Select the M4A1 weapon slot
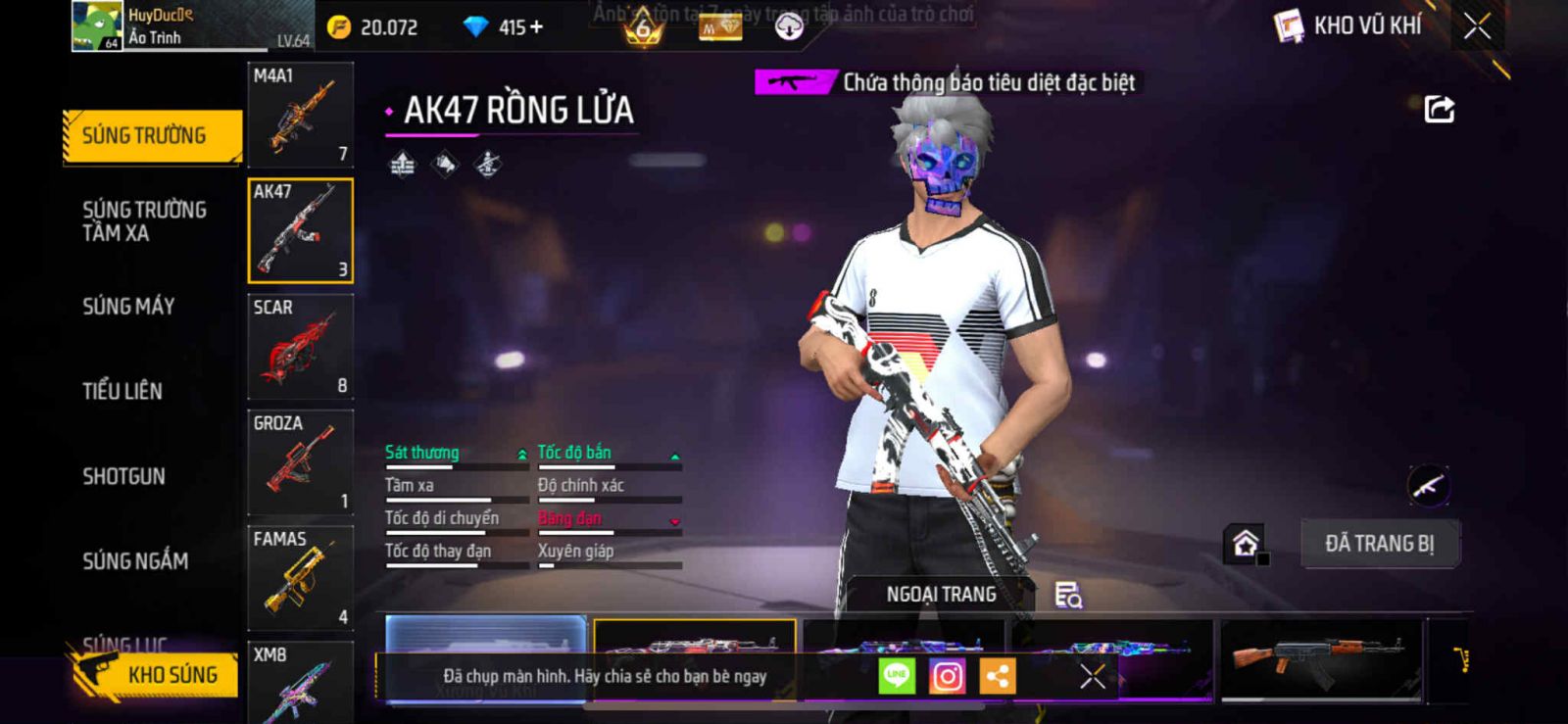 coord(300,116)
